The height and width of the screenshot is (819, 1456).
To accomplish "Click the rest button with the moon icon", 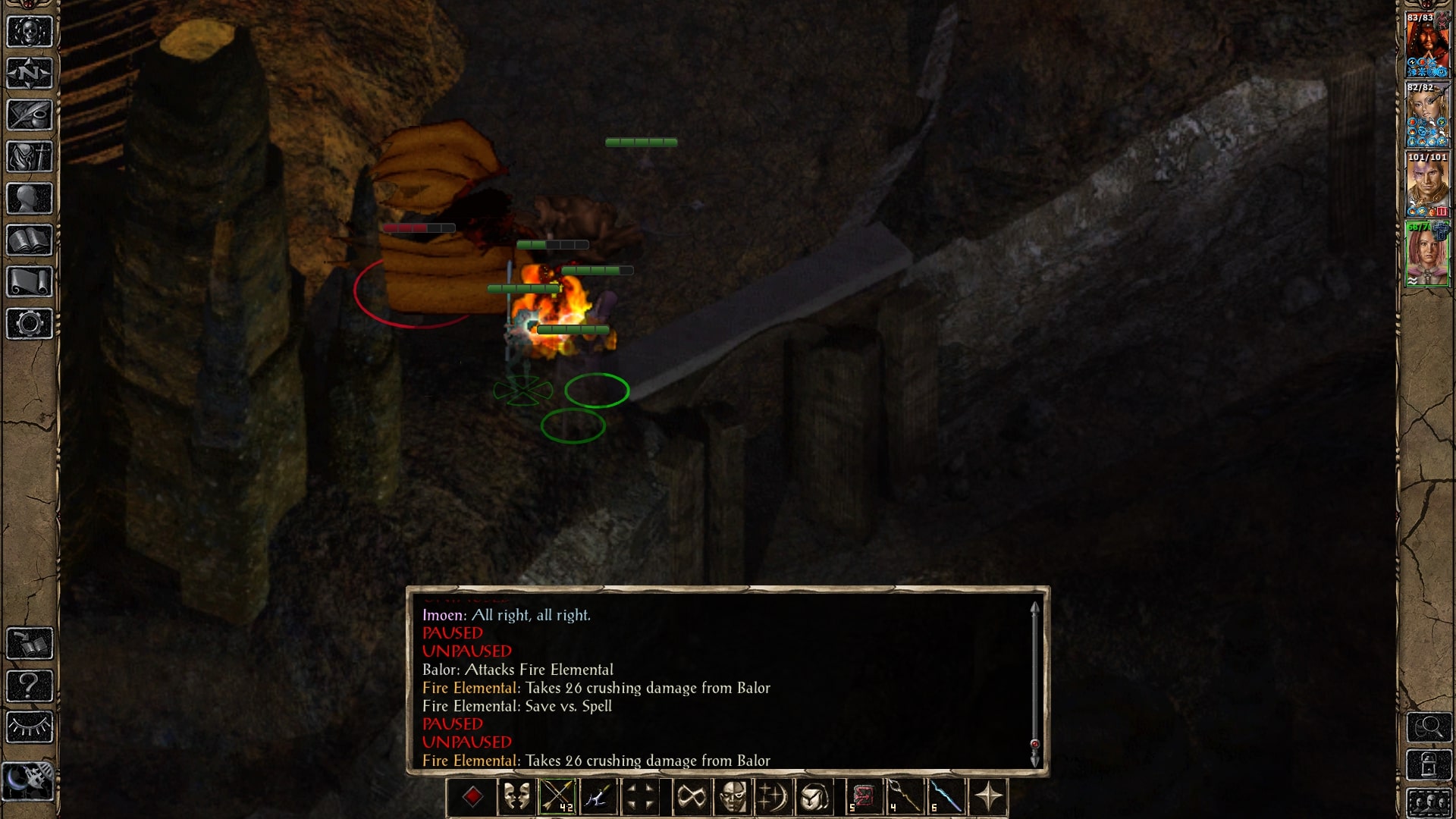I will [x=29, y=780].
